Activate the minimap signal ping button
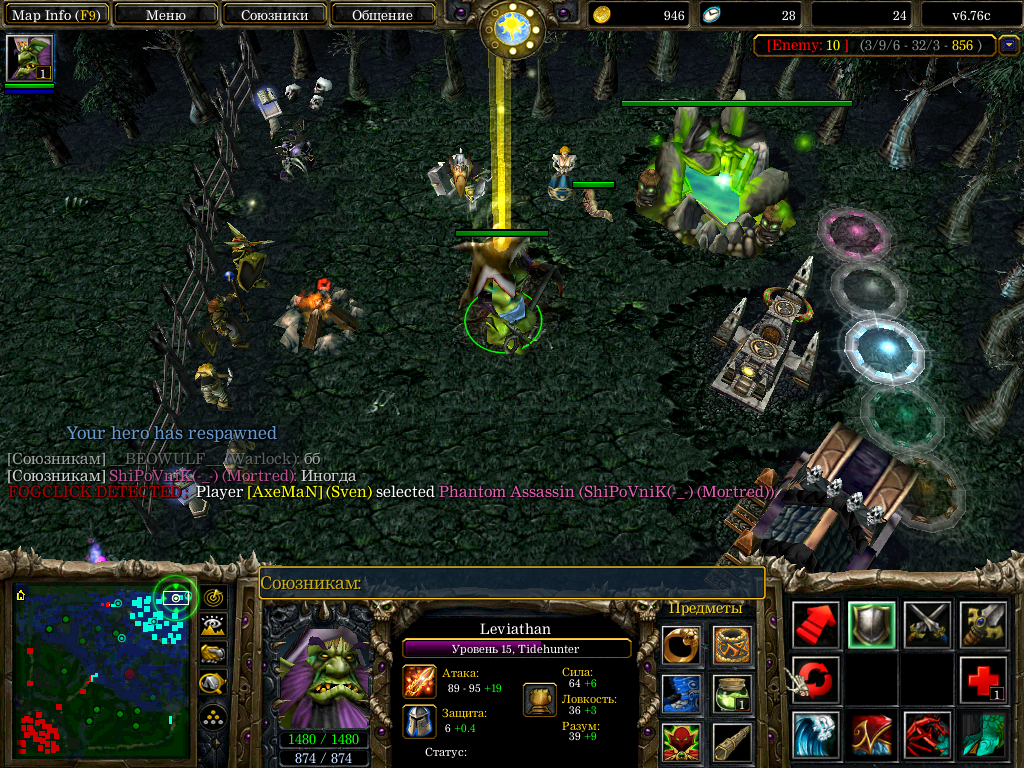Image resolution: width=1024 pixels, height=768 pixels. (212, 598)
